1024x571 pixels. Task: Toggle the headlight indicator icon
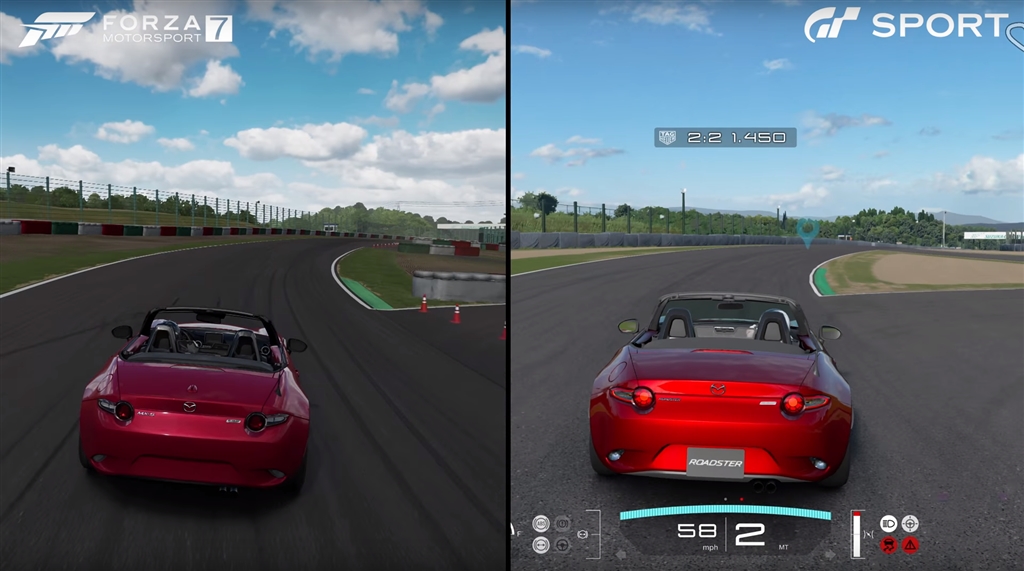pos(888,523)
